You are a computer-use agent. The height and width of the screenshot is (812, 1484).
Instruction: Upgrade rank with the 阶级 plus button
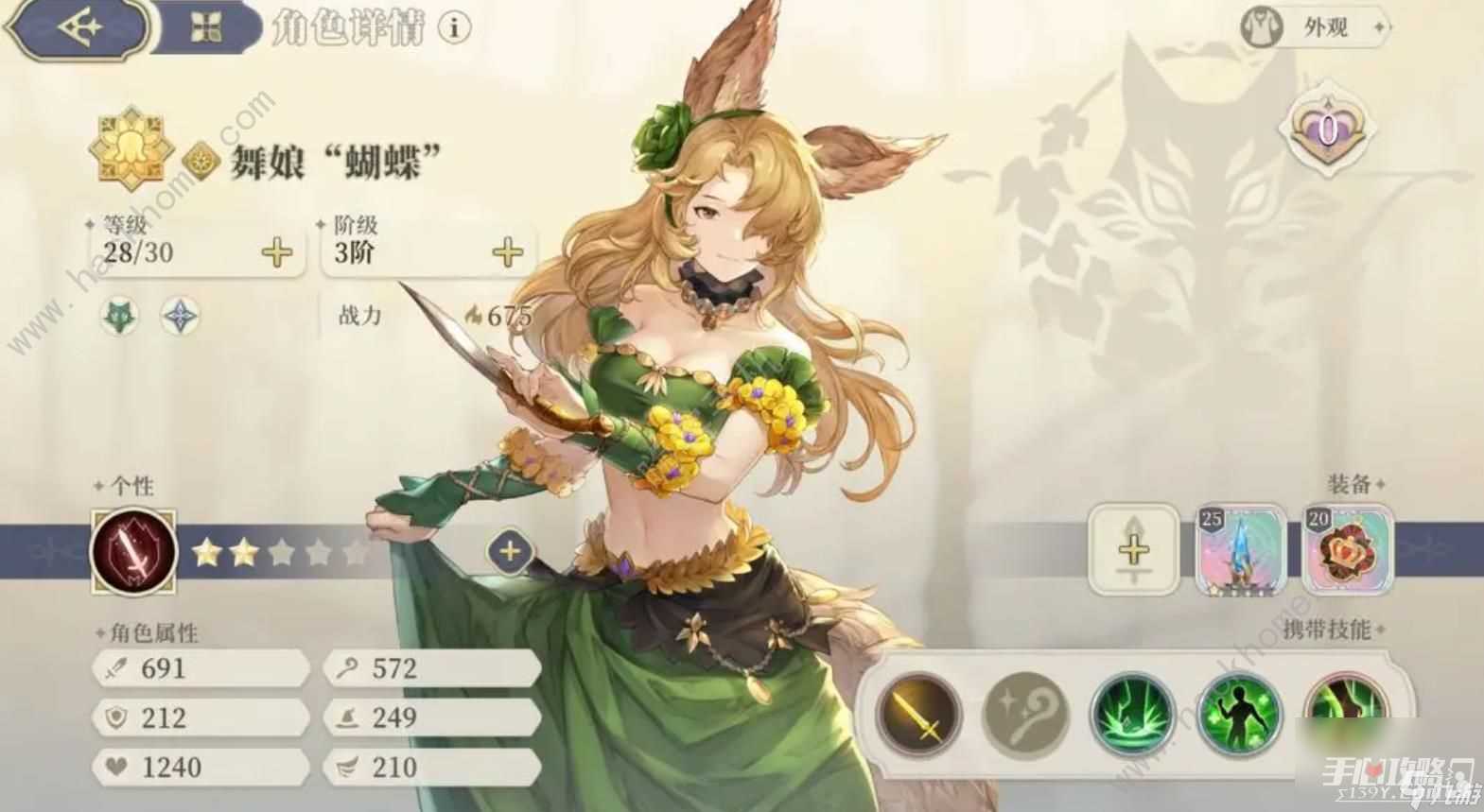pos(508,252)
